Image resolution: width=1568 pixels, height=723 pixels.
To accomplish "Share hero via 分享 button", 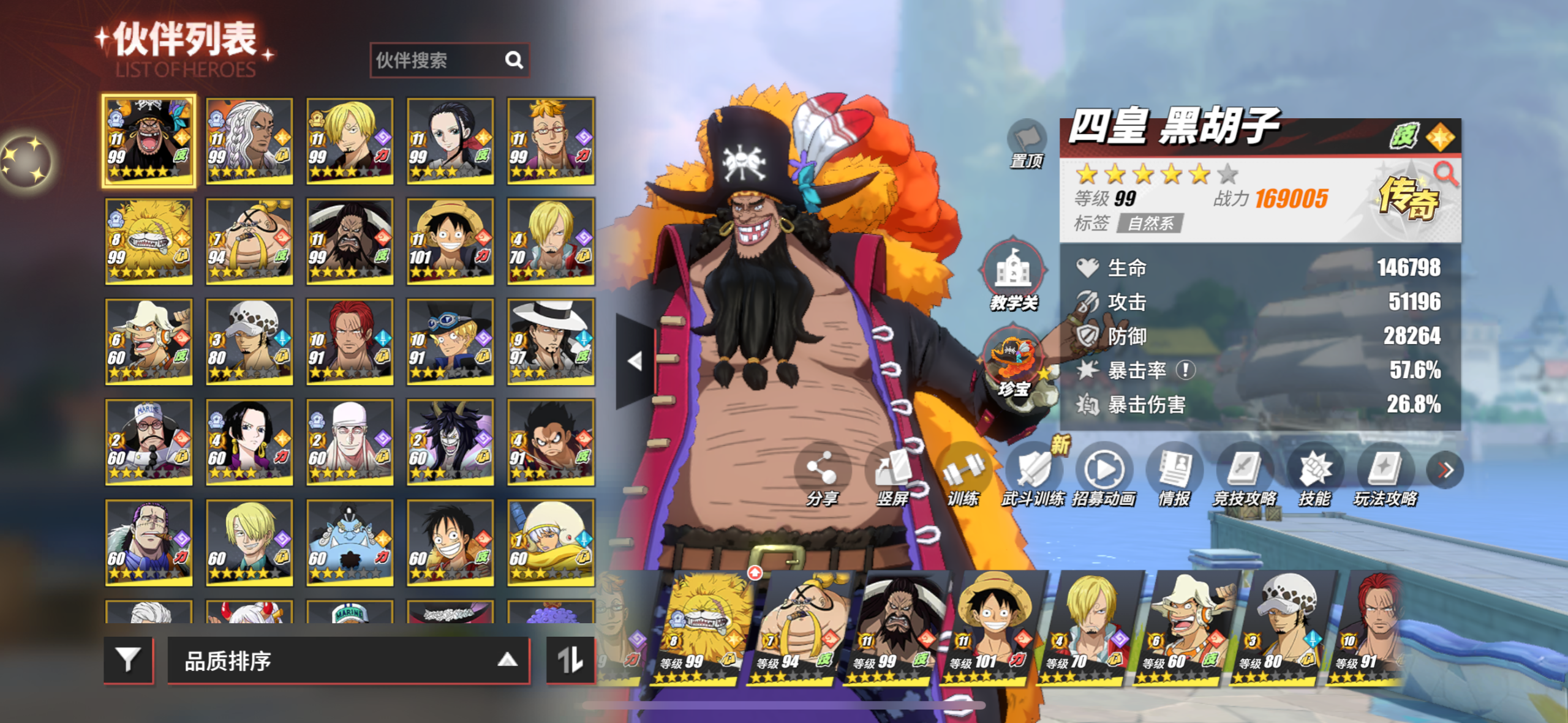I will click(821, 476).
